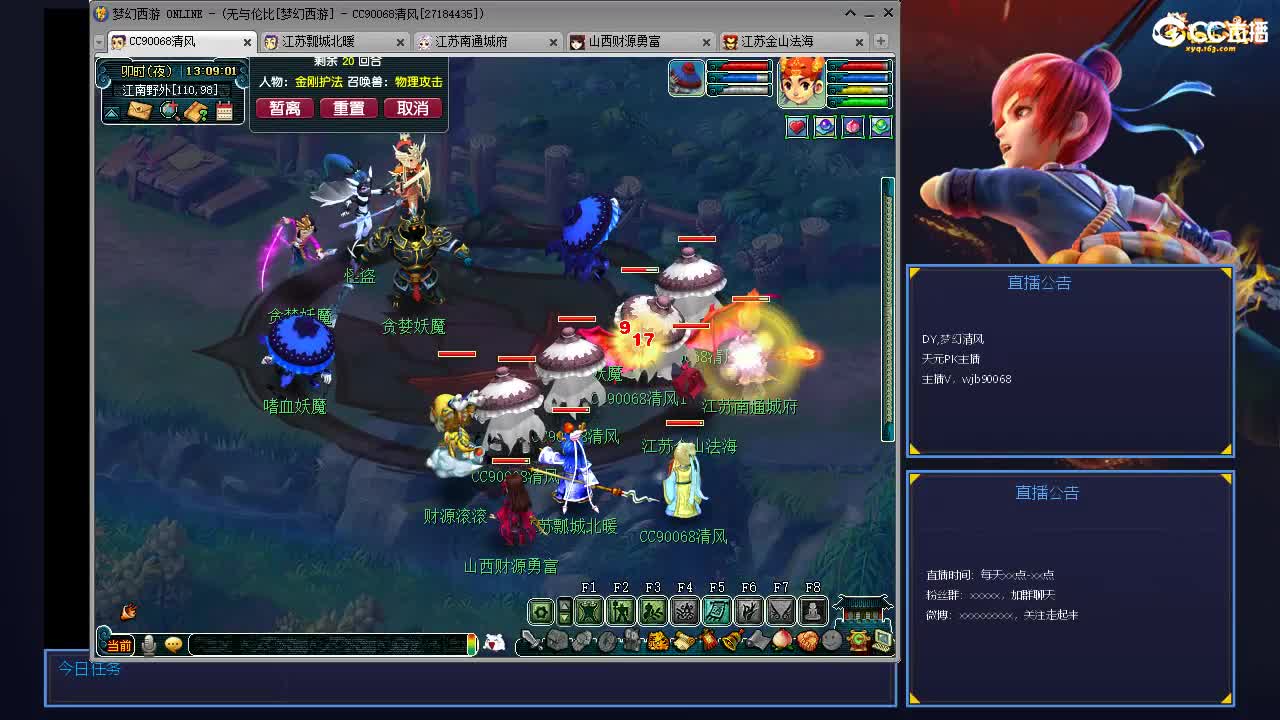
Task: Collapse the clock panel with the arrow button
Action: pyautogui.click(x=112, y=112)
